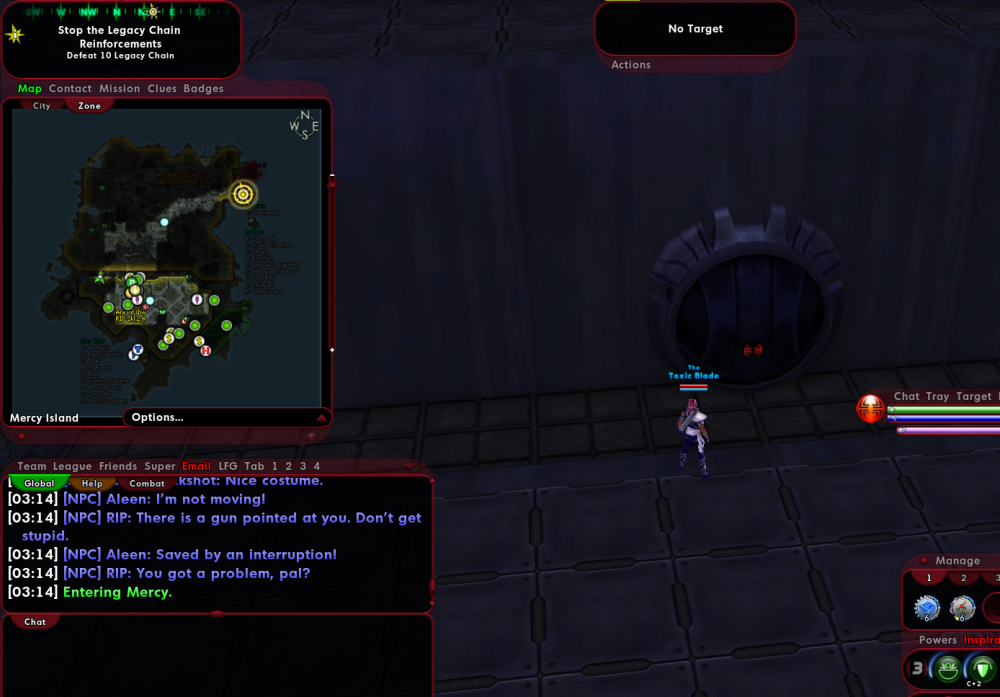Open the Badges tab
The image size is (1000, 697).
point(203,89)
